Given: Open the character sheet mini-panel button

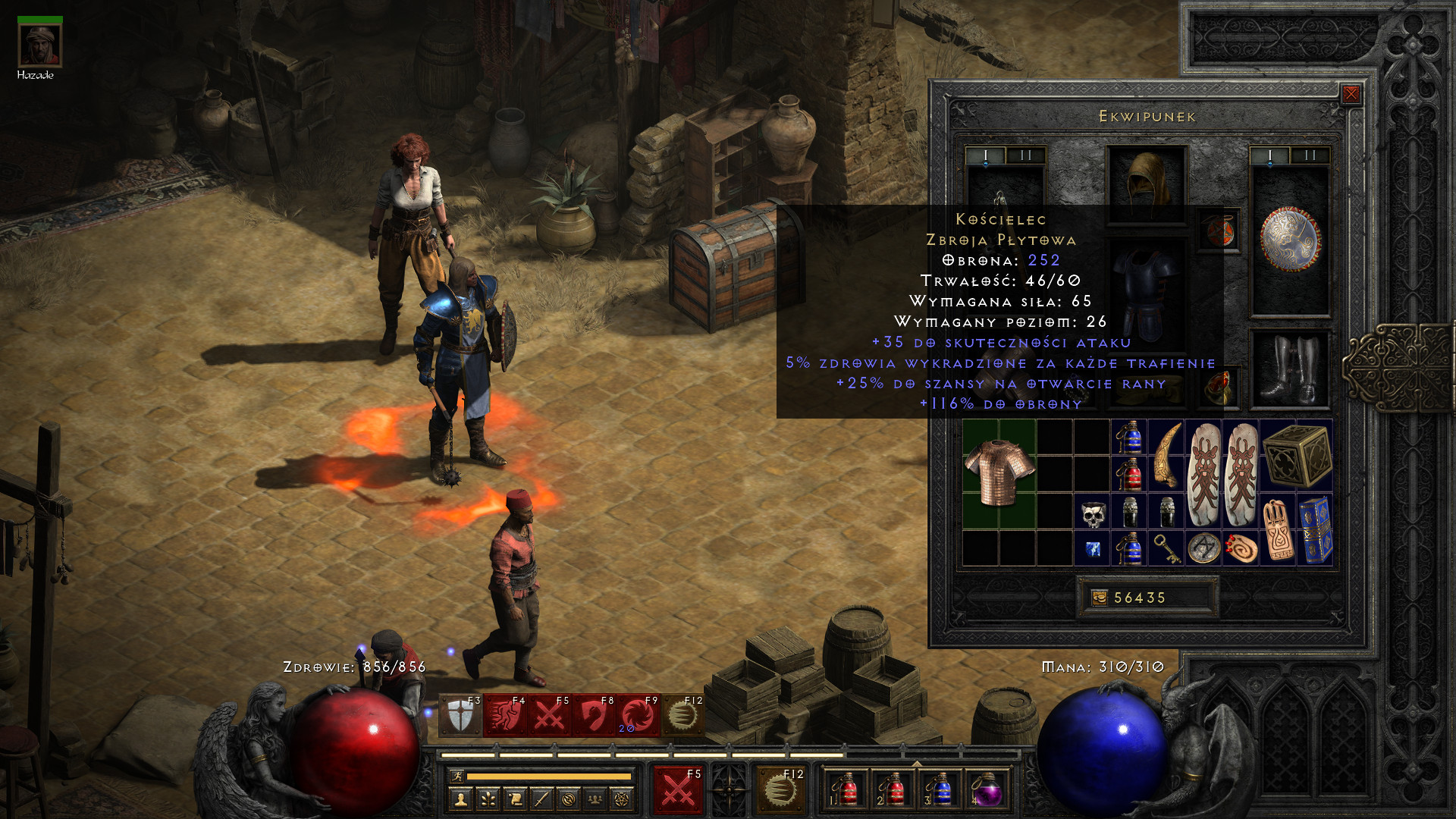Looking at the screenshot, I should [x=460, y=798].
